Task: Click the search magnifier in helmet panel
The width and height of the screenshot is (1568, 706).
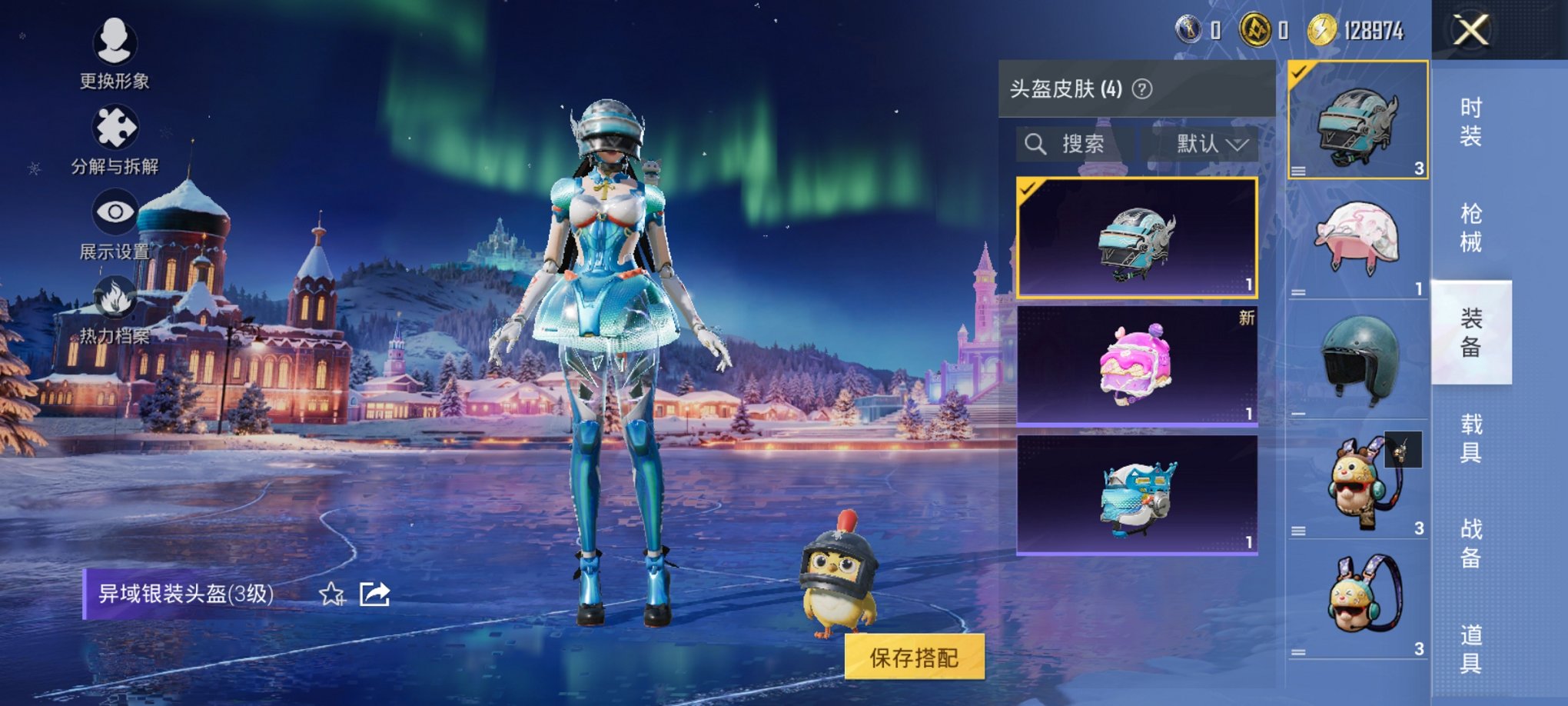Action: (1036, 144)
